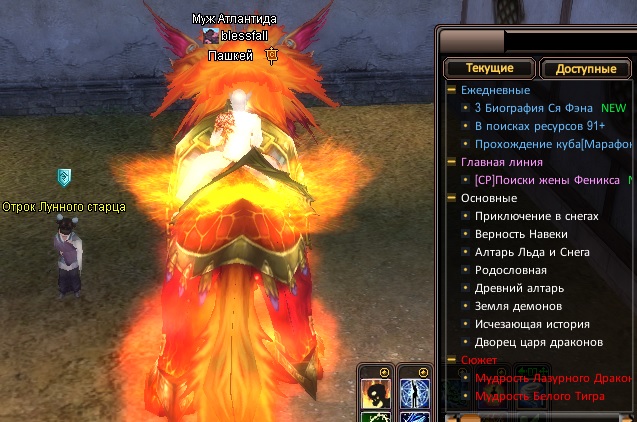637x422 pixels.
Task: Open quest Мудрость Белого Тигра
Action: coord(539,397)
